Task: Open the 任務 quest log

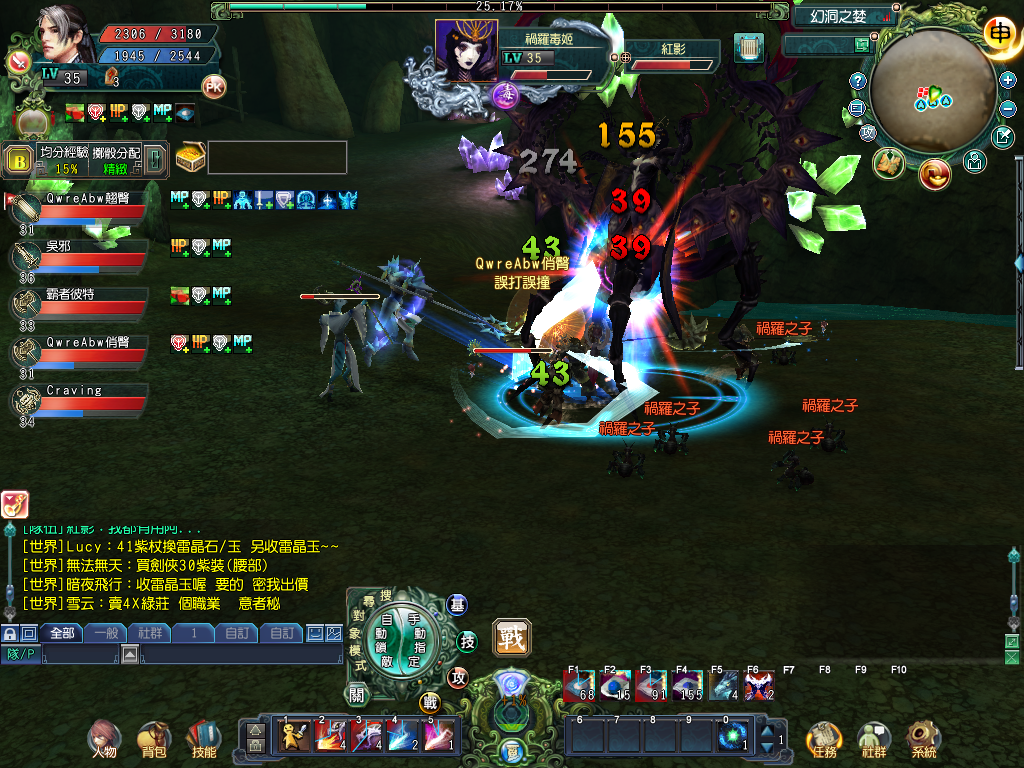Action: click(x=823, y=738)
